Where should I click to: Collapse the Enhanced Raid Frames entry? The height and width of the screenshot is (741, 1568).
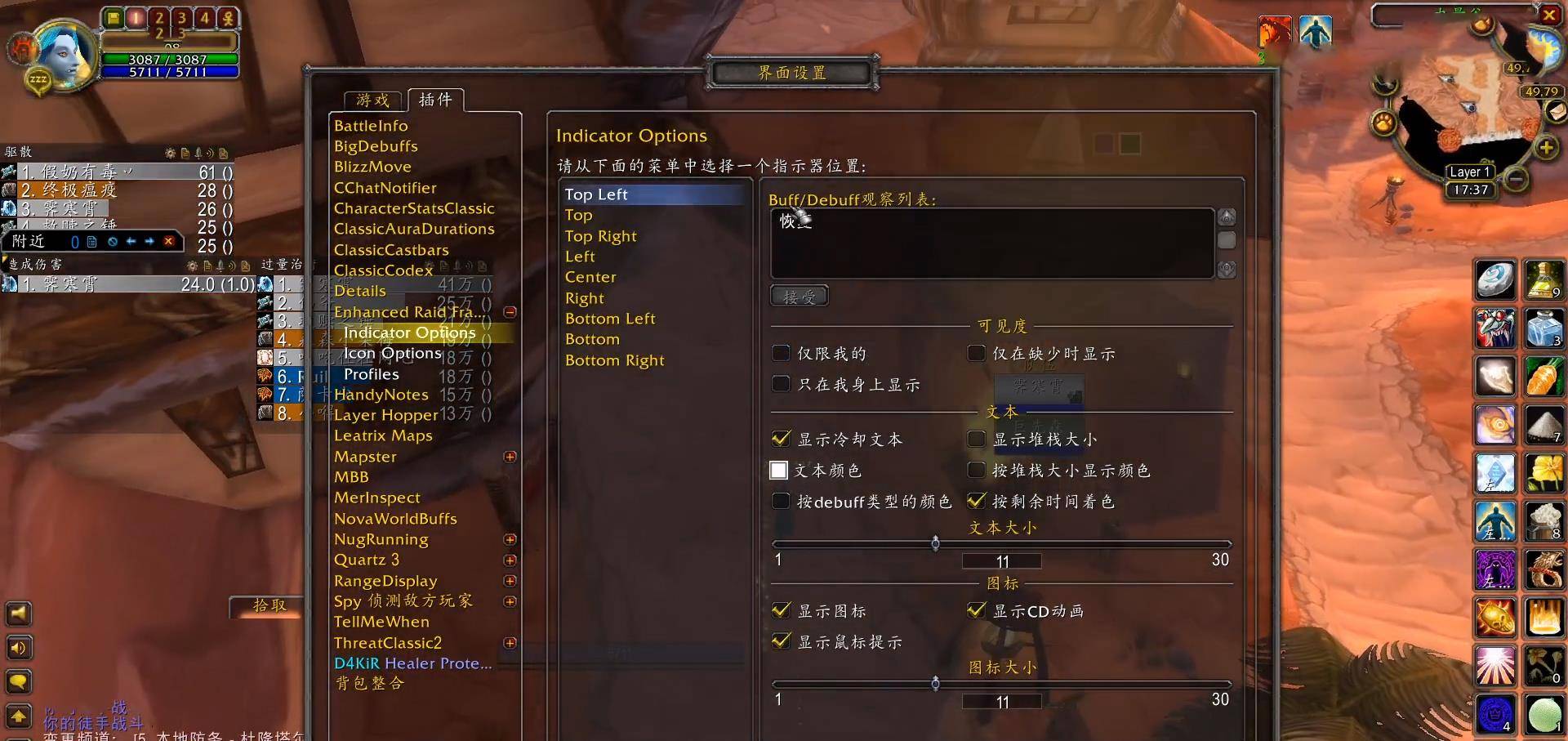pos(510,311)
